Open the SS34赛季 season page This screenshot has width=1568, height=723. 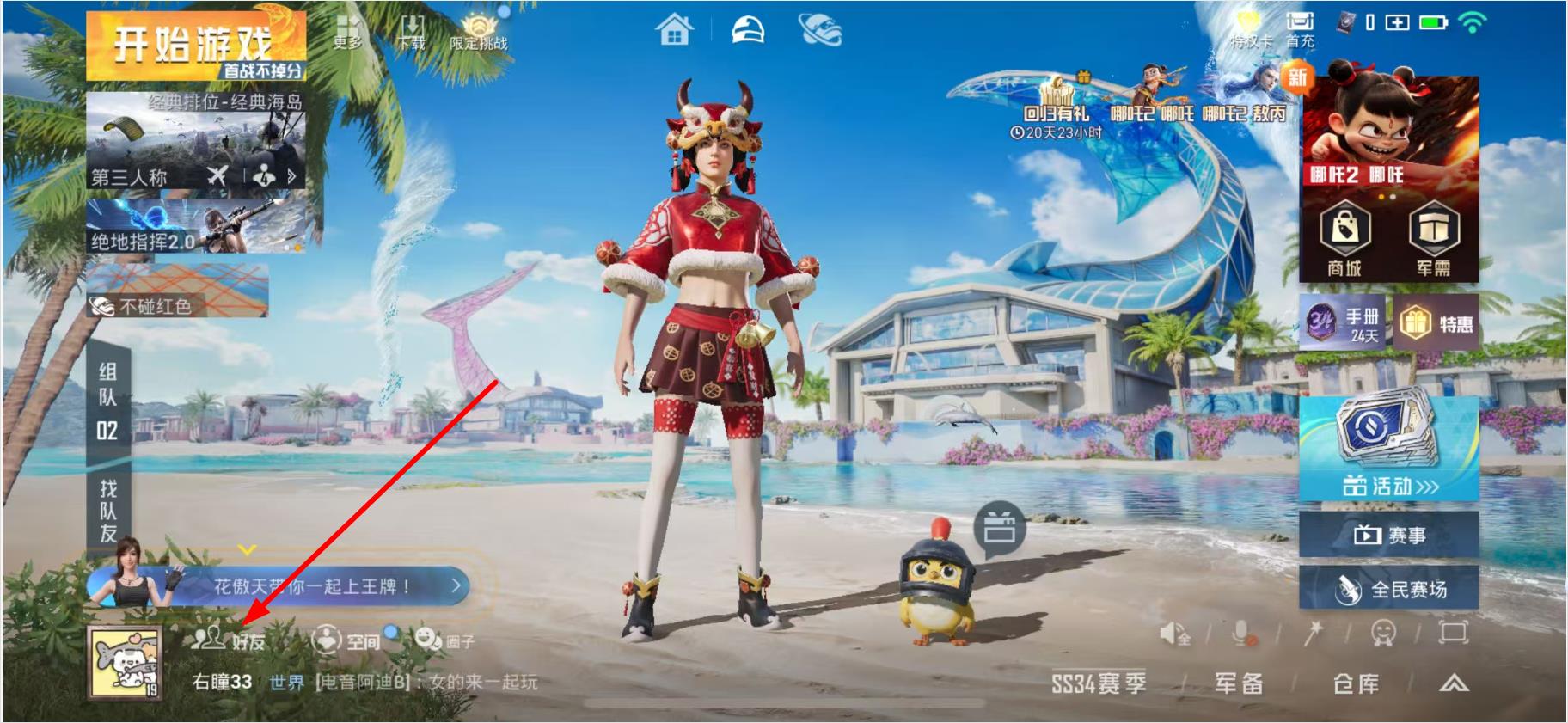1099,683
